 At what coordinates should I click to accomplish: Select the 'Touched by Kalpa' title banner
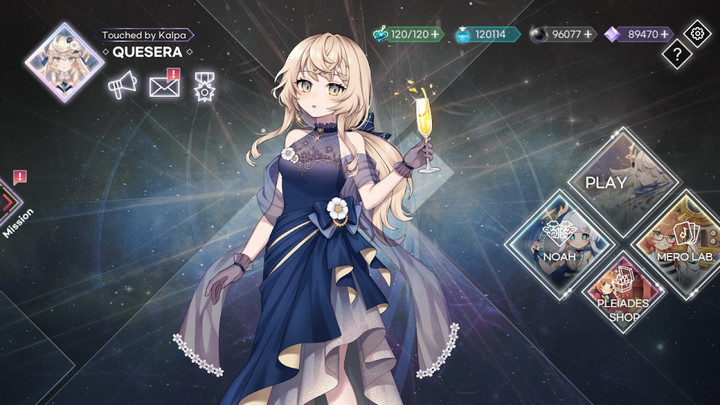point(146,35)
